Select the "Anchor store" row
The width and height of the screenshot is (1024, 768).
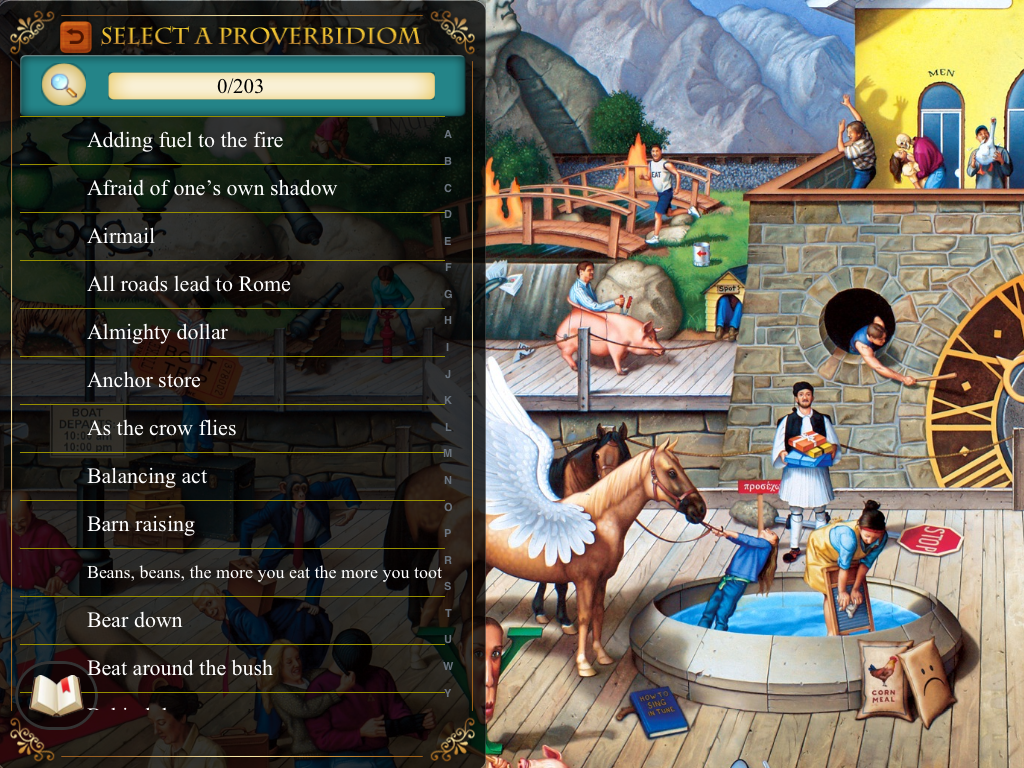[x=144, y=381]
